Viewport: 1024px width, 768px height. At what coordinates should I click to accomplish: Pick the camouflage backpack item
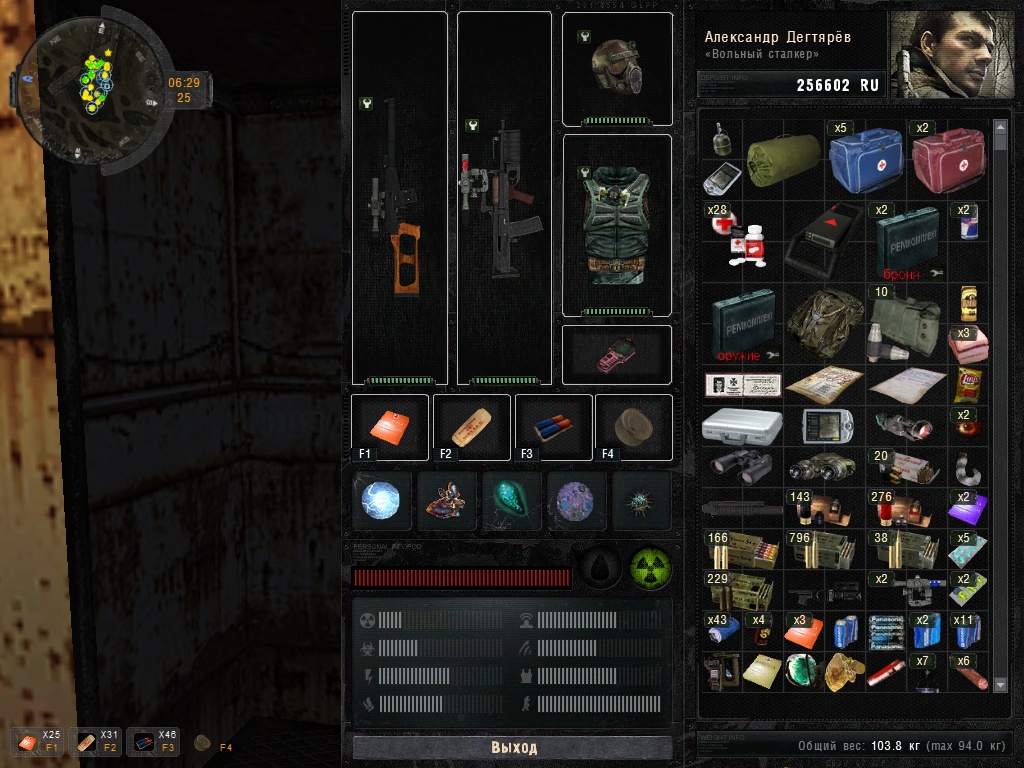(825, 324)
